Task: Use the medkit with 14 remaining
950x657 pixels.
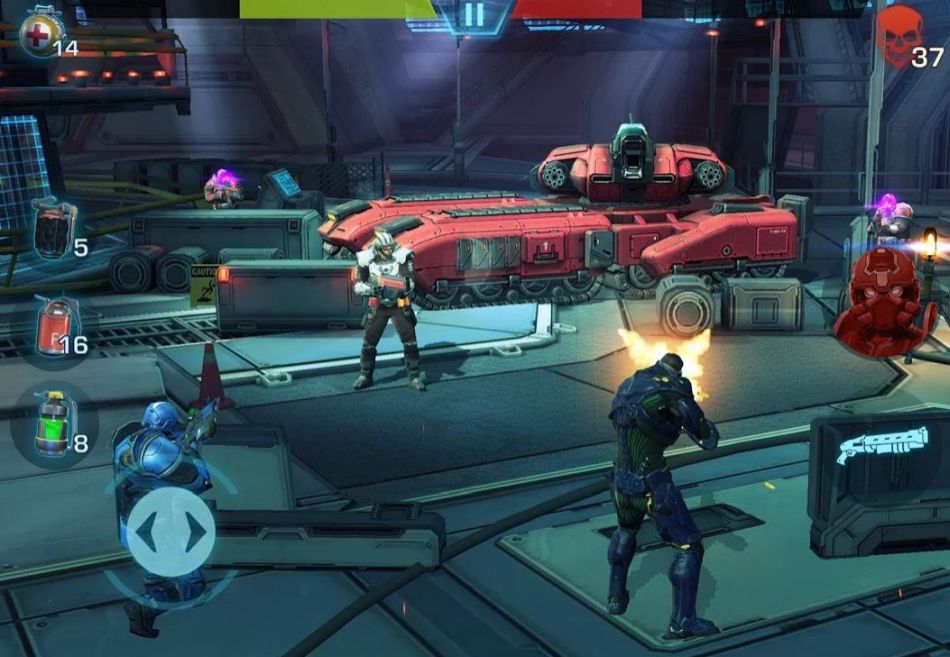Action: pos(40,32)
